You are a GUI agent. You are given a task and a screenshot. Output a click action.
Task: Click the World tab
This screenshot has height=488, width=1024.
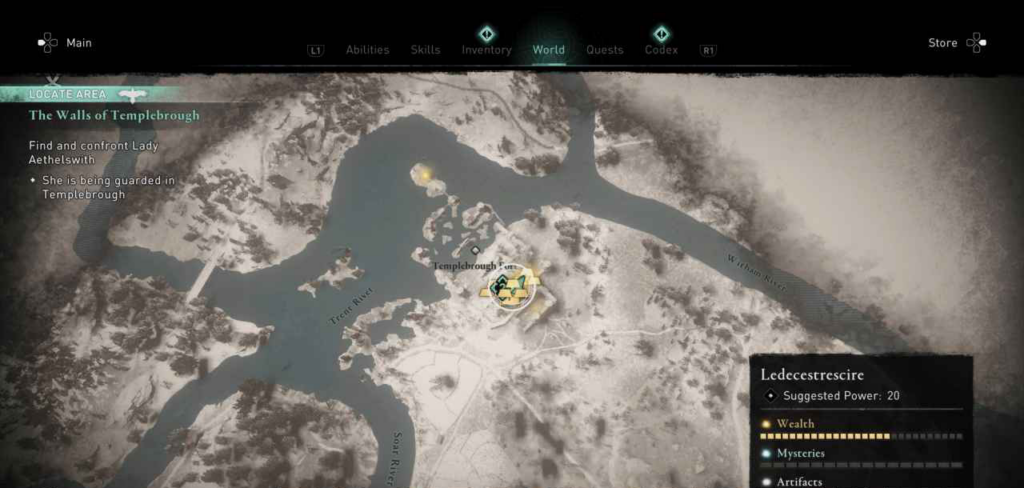click(548, 50)
